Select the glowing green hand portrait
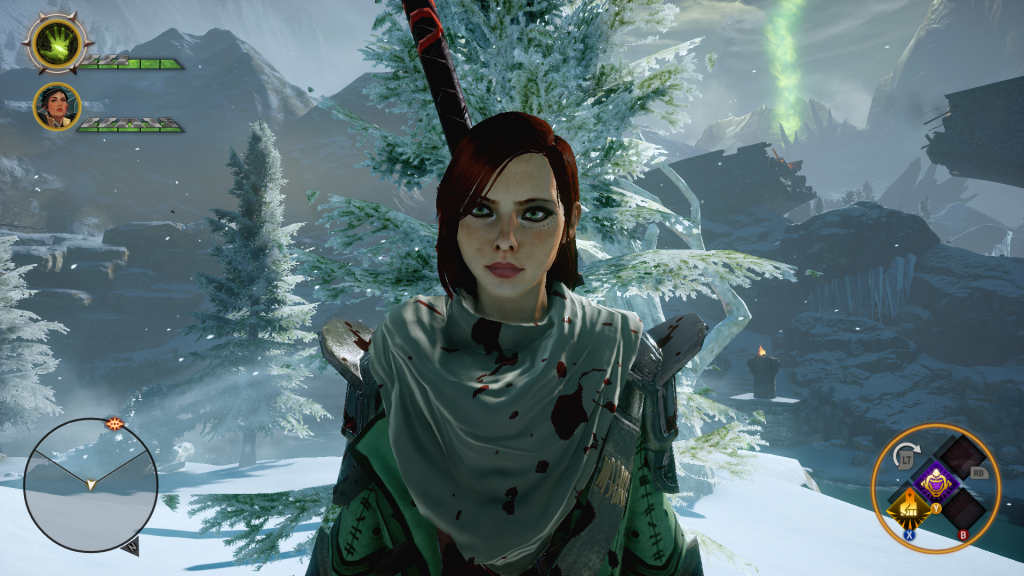 58,42
